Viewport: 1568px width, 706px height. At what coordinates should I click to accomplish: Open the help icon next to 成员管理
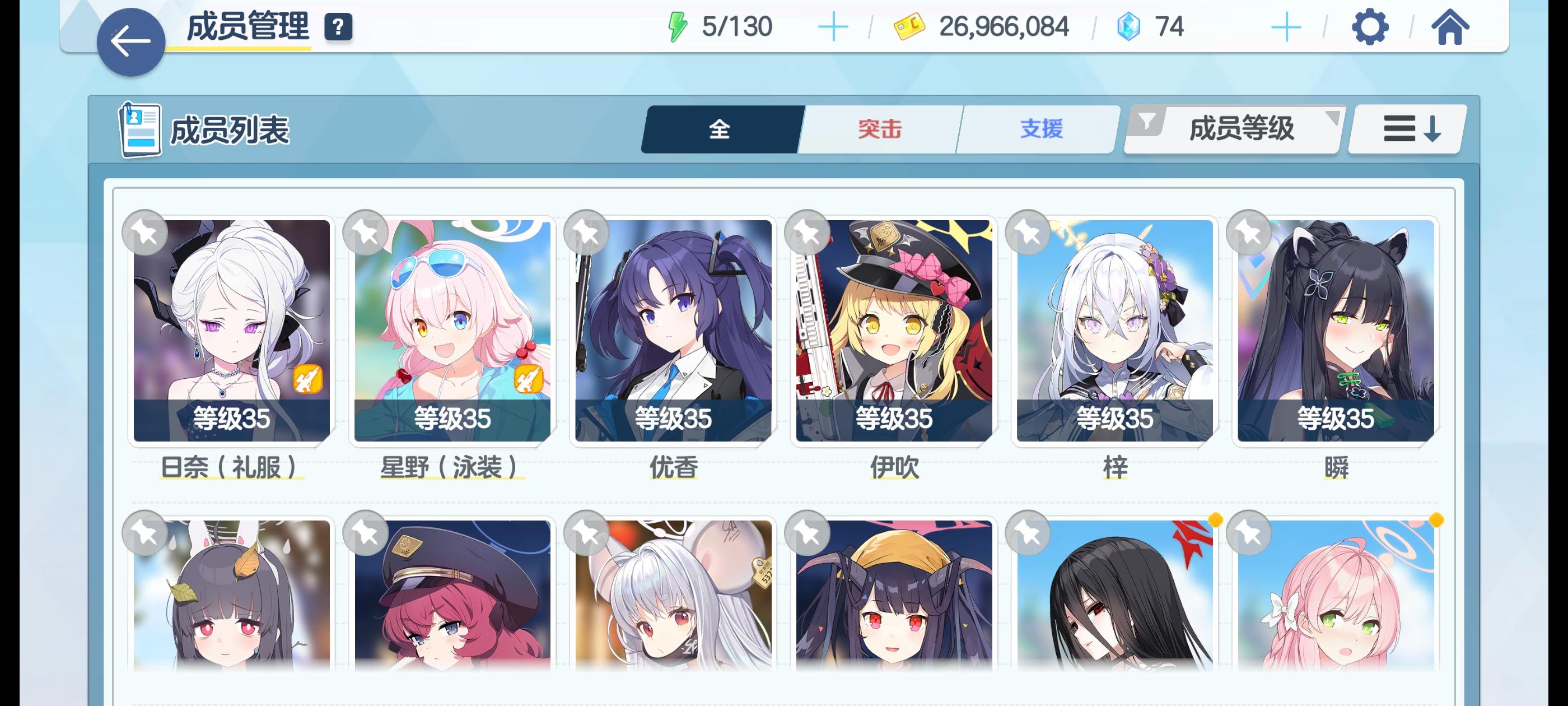point(338,26)
